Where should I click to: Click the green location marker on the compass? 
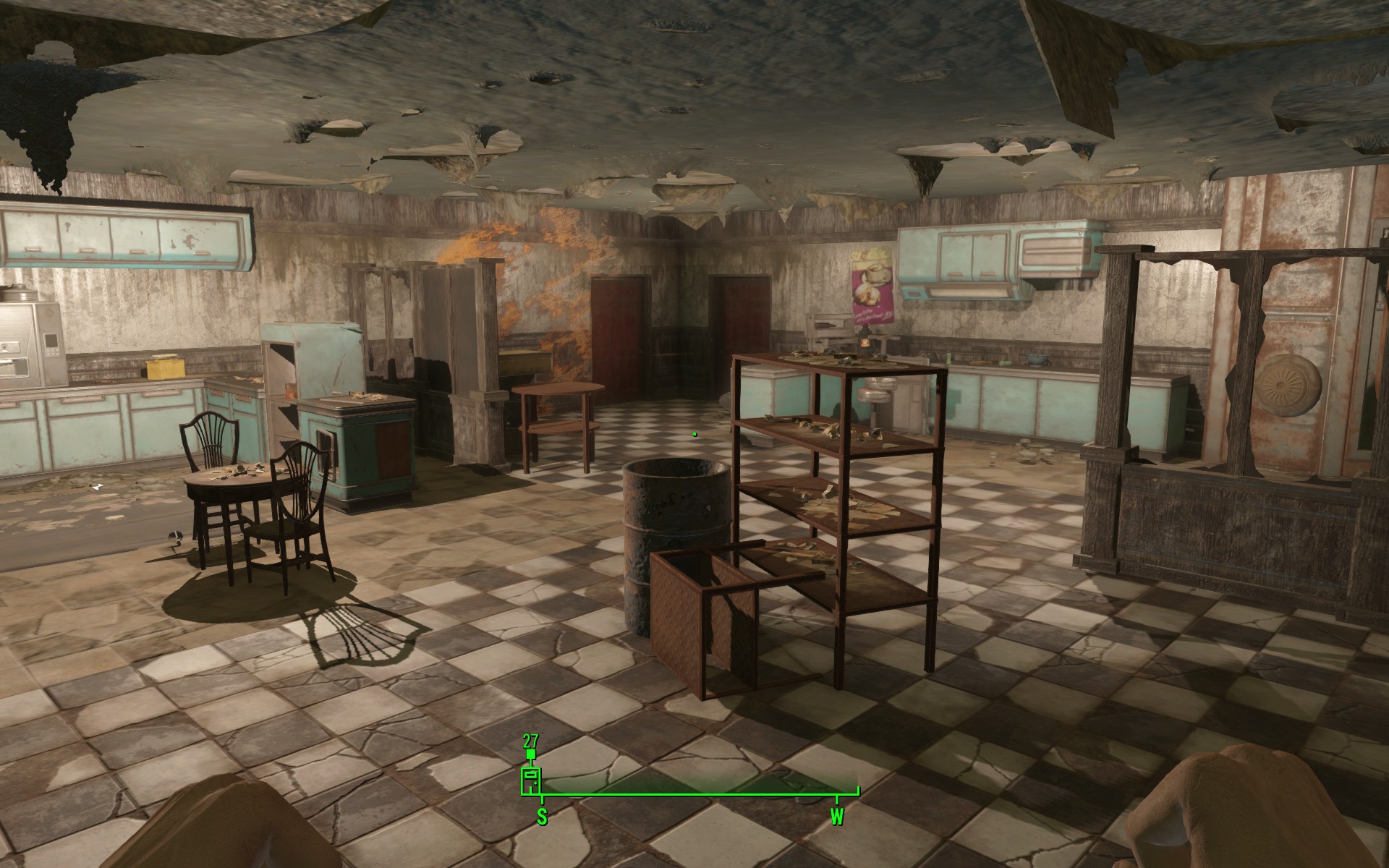(x=531, y=780)
